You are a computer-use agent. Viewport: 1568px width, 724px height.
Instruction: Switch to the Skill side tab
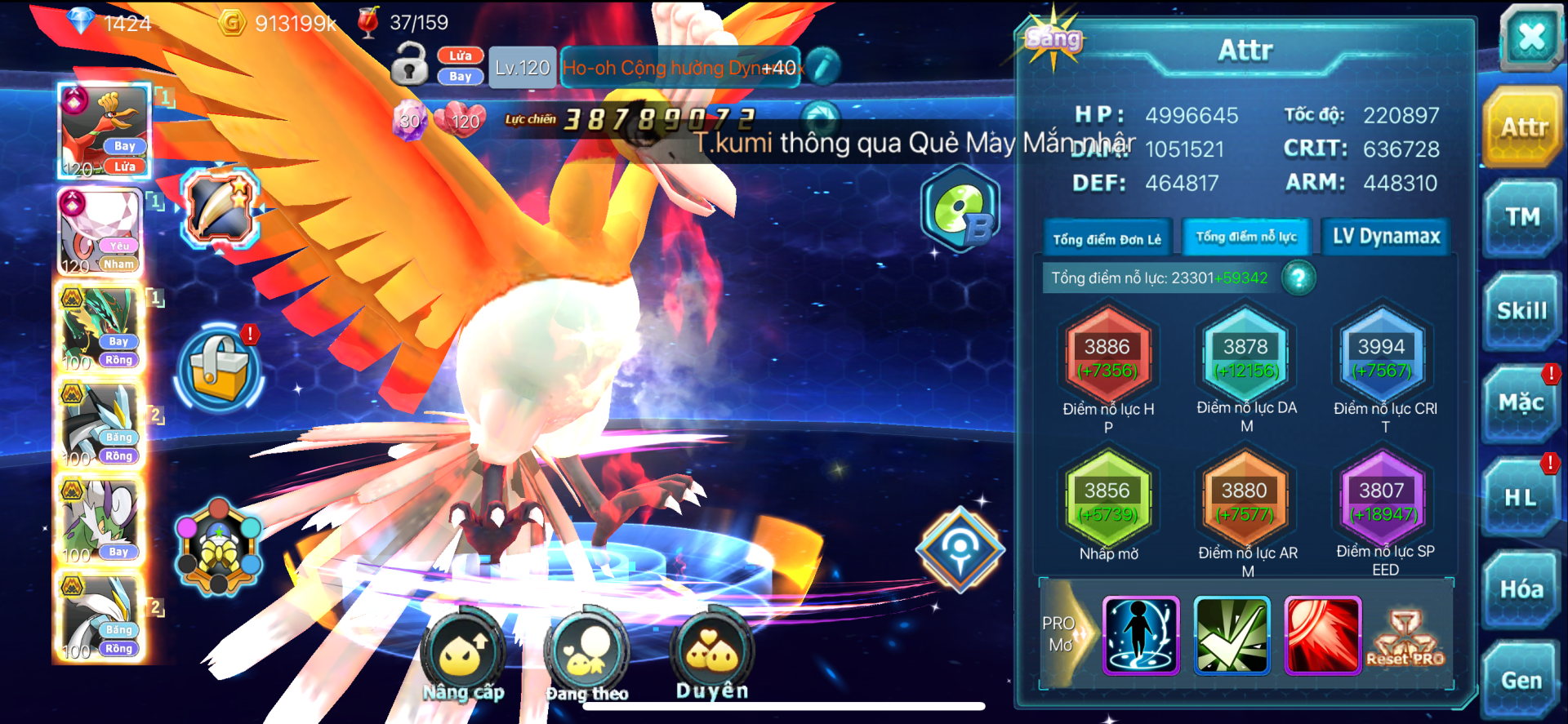point(1521,311)
